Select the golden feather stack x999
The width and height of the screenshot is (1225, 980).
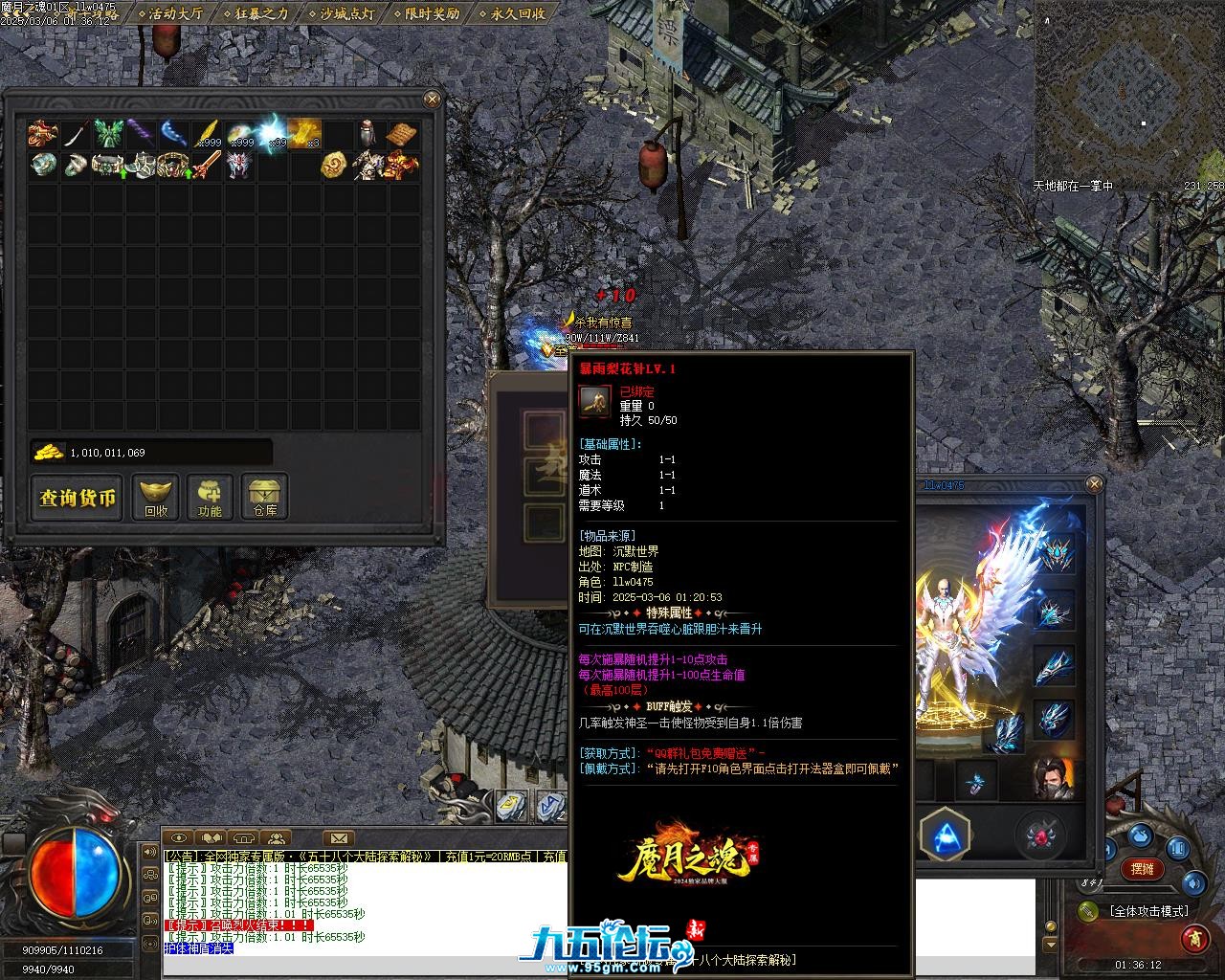click(207, 134)
